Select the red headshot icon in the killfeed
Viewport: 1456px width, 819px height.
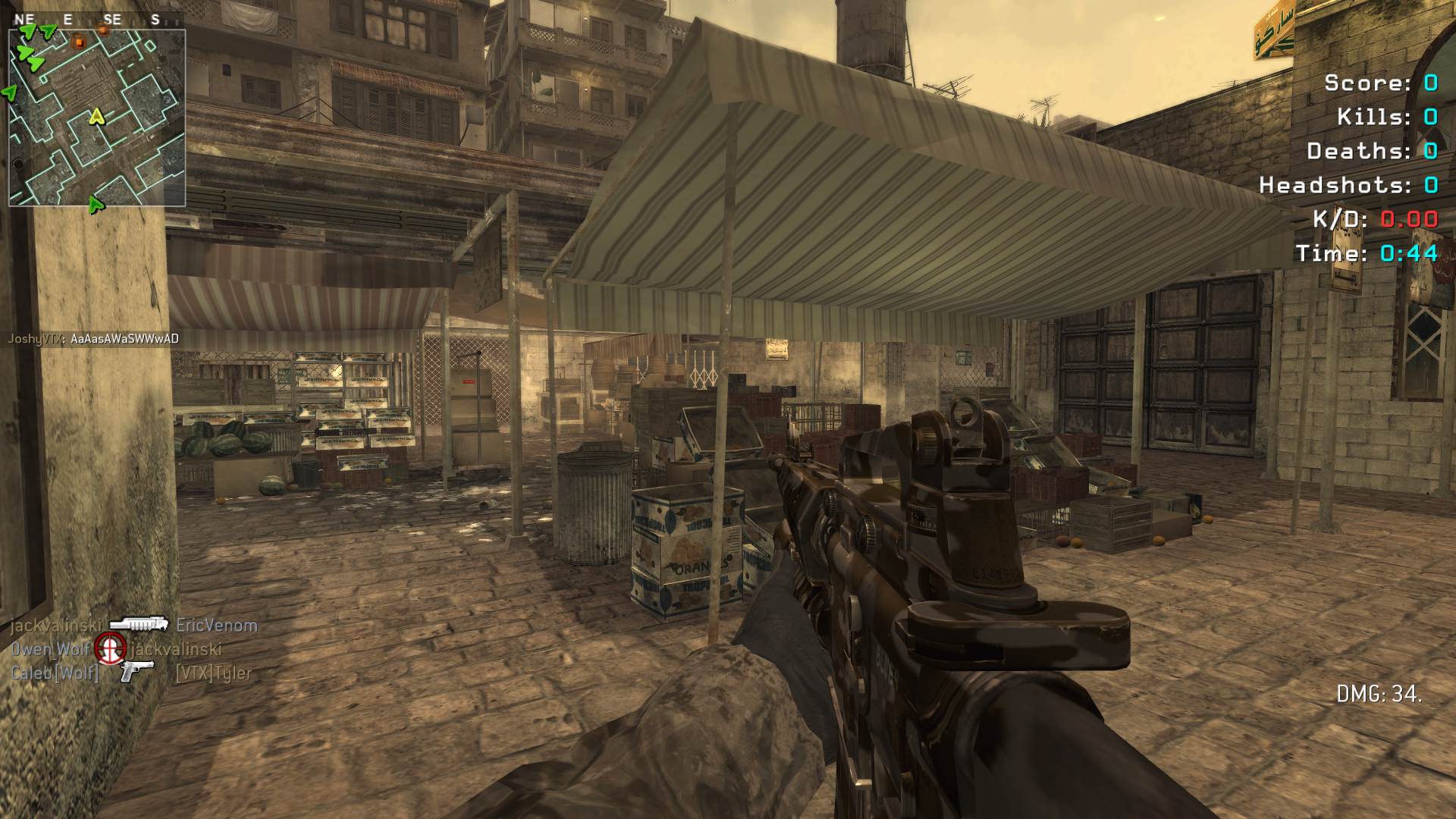[x=111, y=648]
